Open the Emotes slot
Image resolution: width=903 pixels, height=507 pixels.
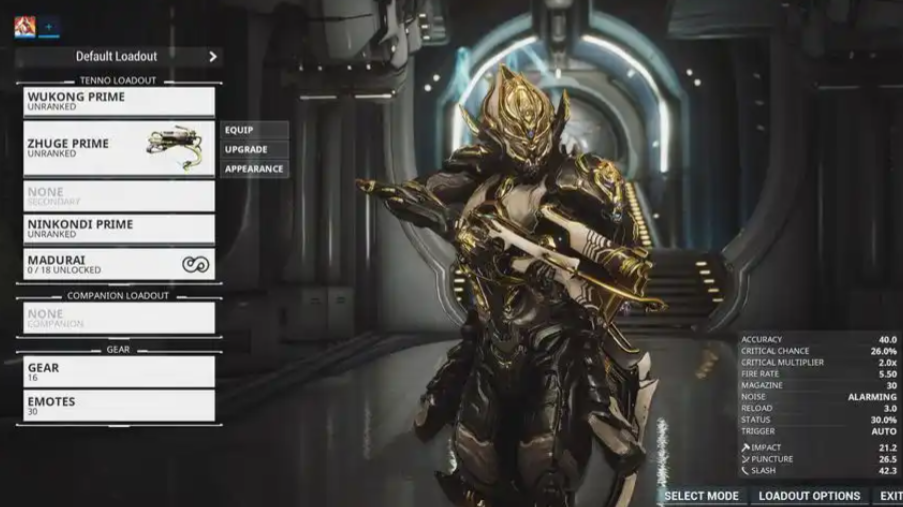click(x=119, y=405)
